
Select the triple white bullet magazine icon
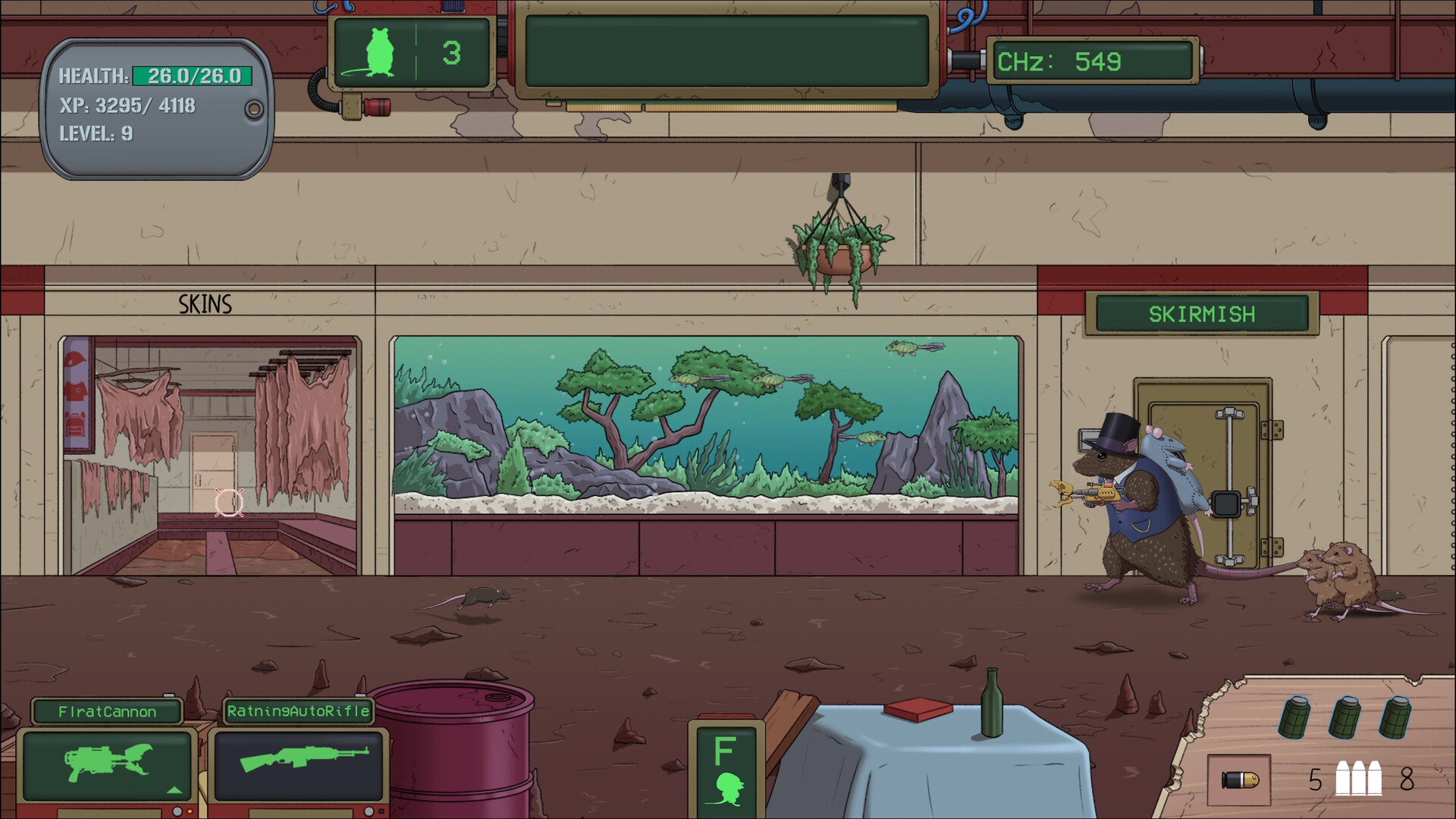1359,780
